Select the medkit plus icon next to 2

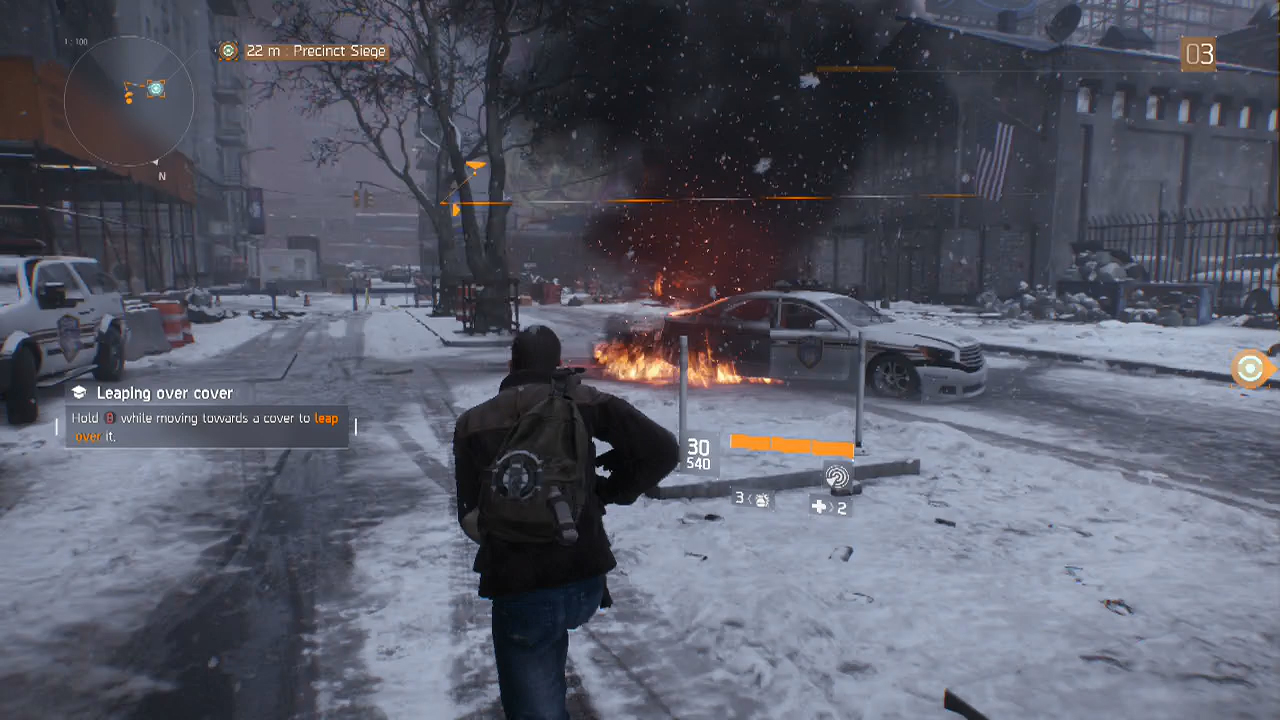[x=819, y=507]
